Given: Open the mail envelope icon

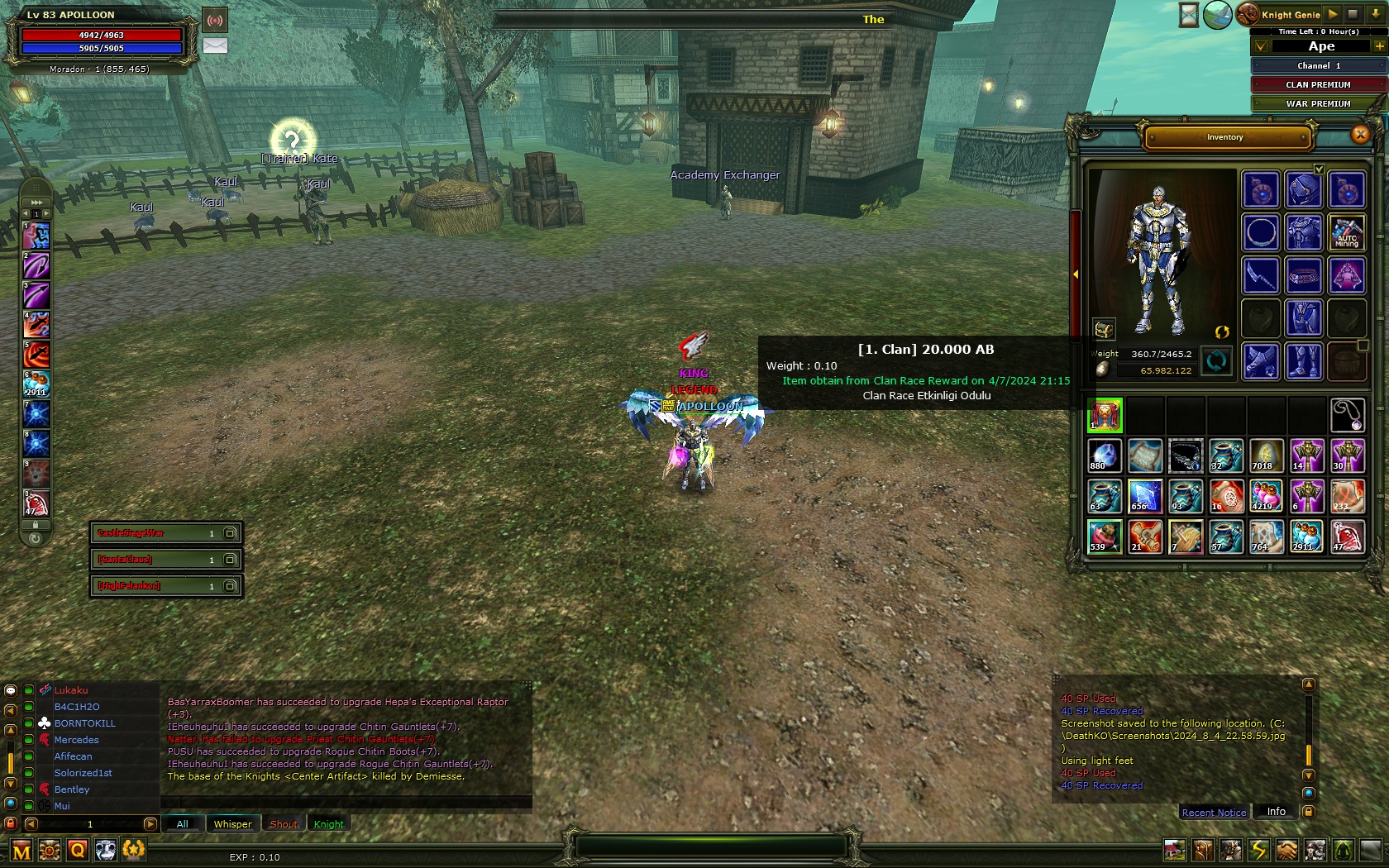Looking at the screenshot, I should tap(215, 45).
